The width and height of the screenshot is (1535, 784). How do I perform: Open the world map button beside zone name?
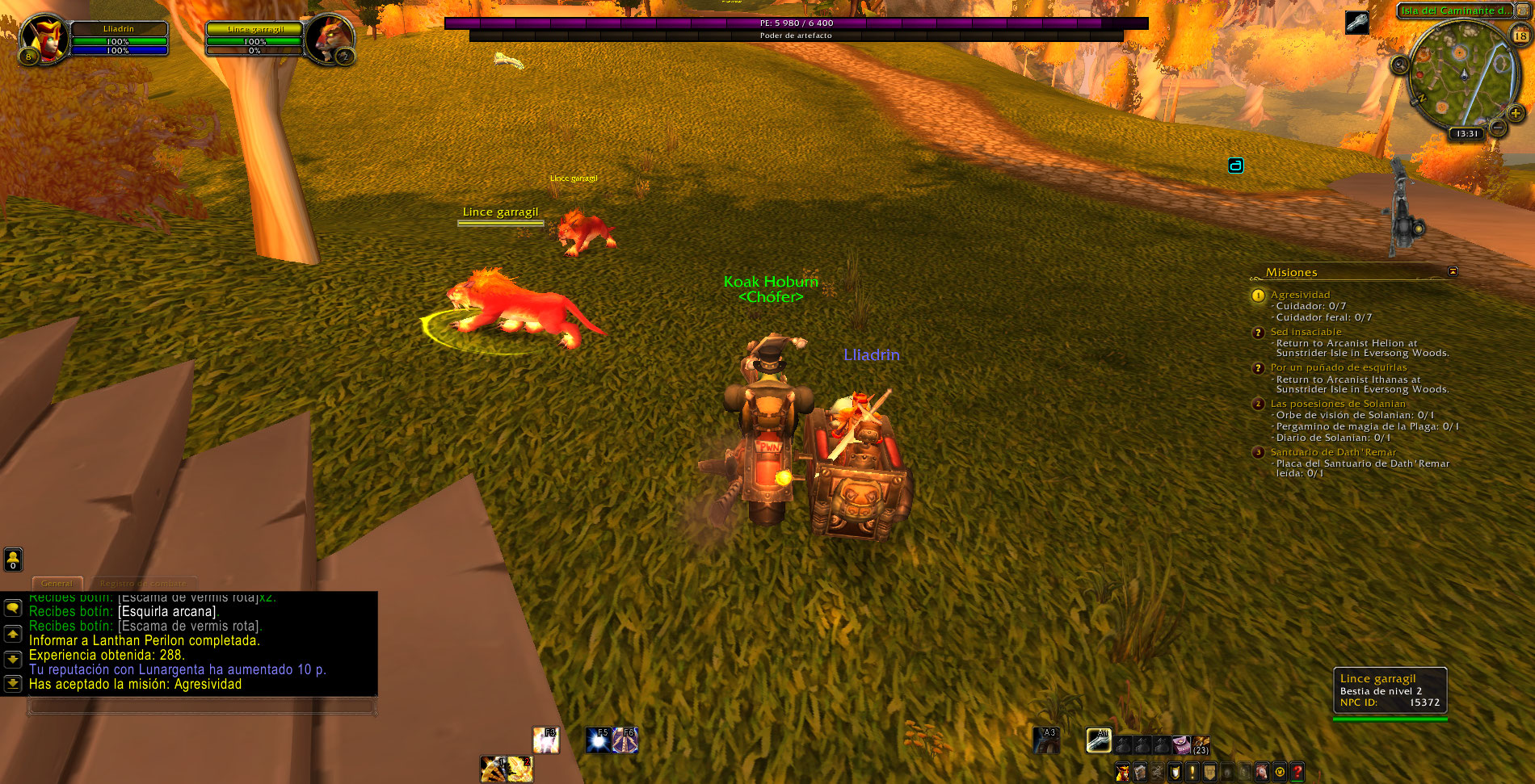[x=1522, y=10]
